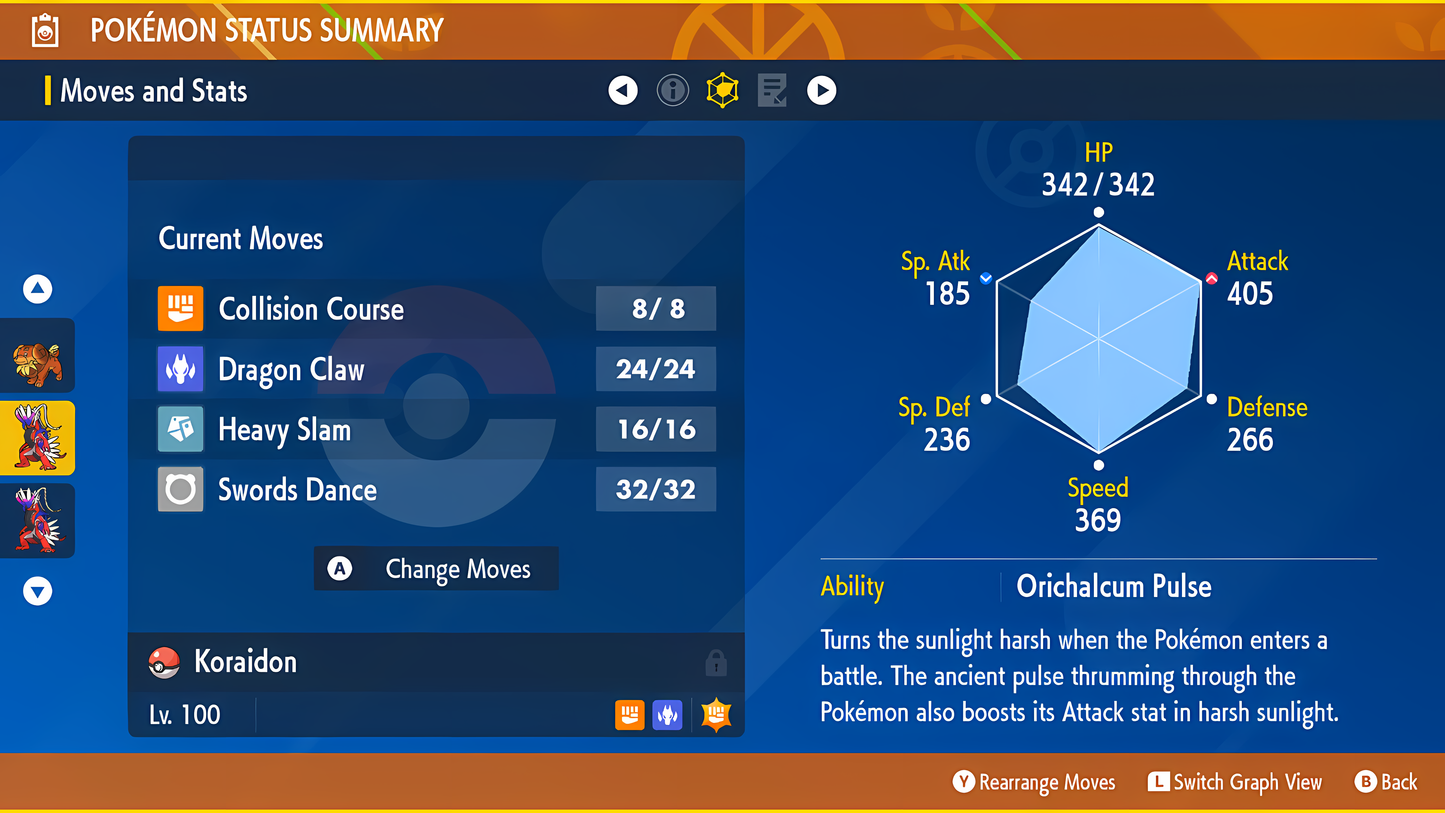Click the lock icon on the nickname bar

click(716, 661)
